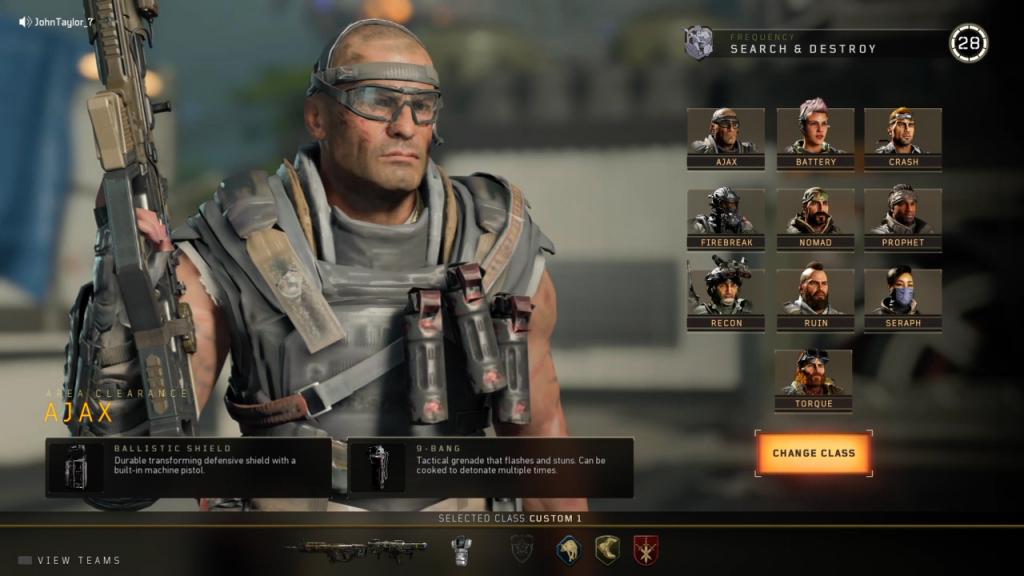Open View Teams
Screen dimensions: 1024x576
click(70, 561)
